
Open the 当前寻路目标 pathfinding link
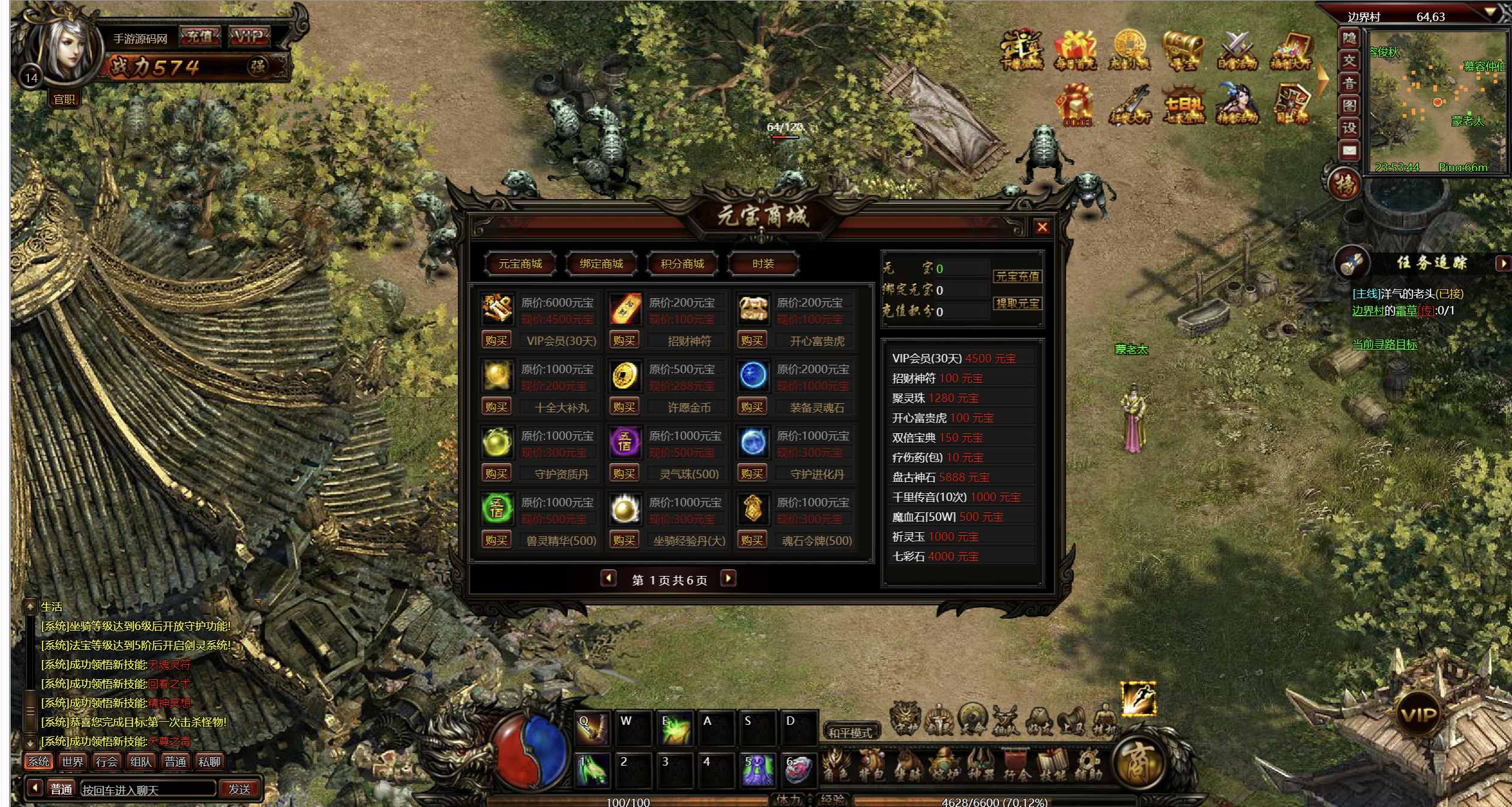1384,345
